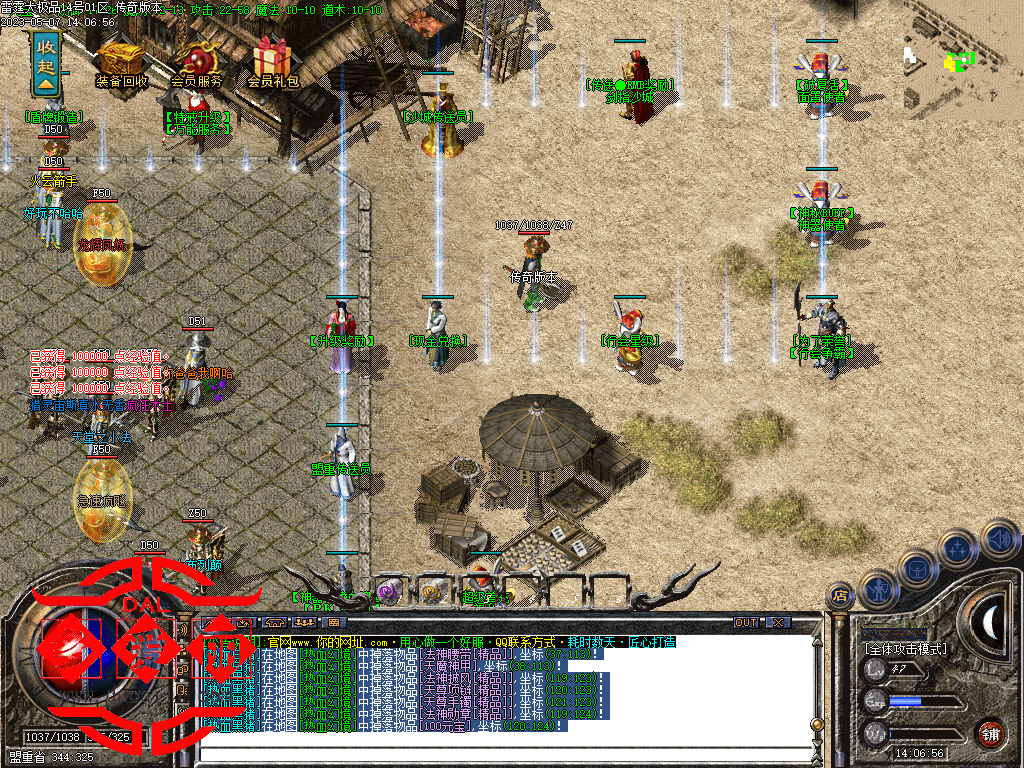The image size is (1024, 768).
Task: Open the character status round button
Action: (x=878, y=588)
